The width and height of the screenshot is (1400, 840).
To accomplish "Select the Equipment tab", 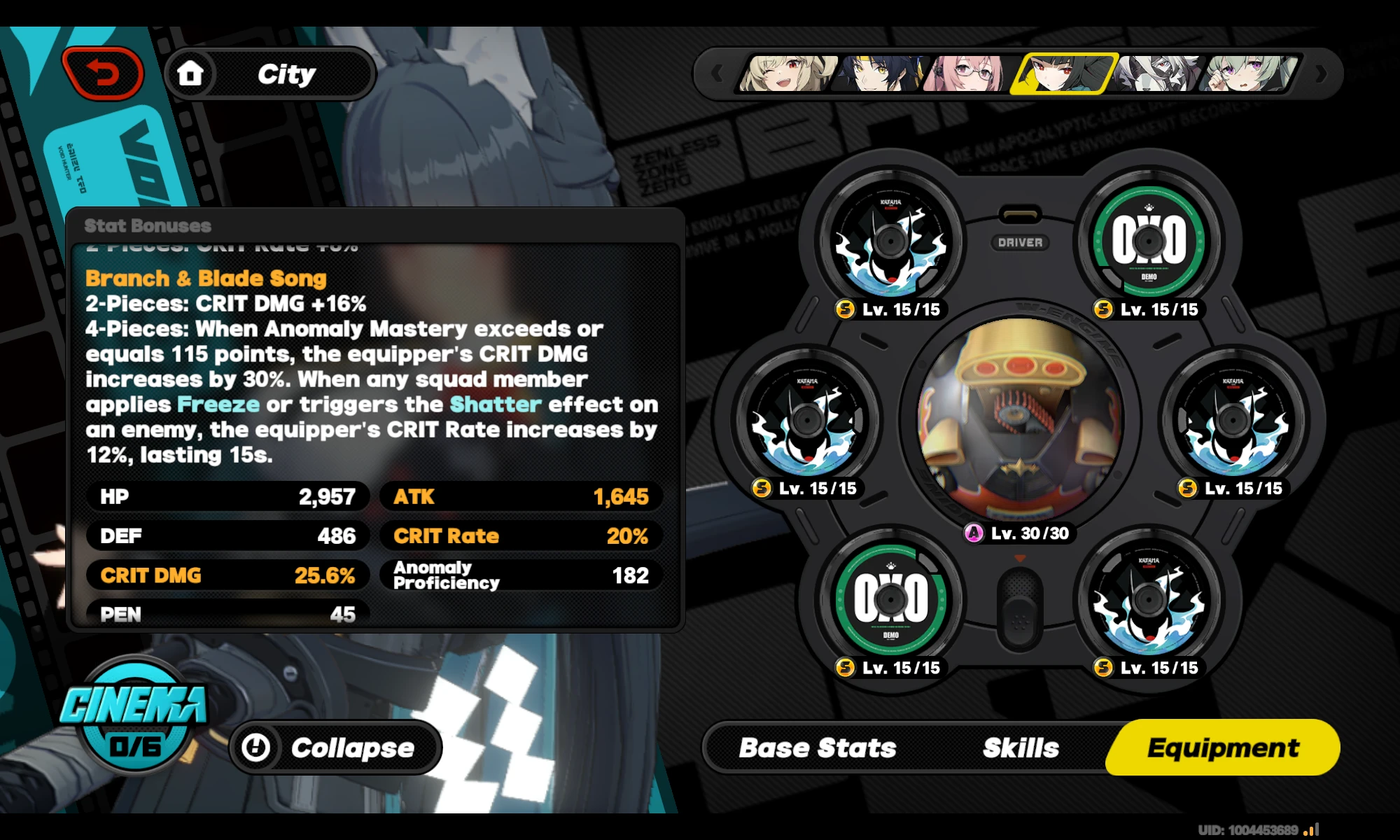I will 1222,748.
